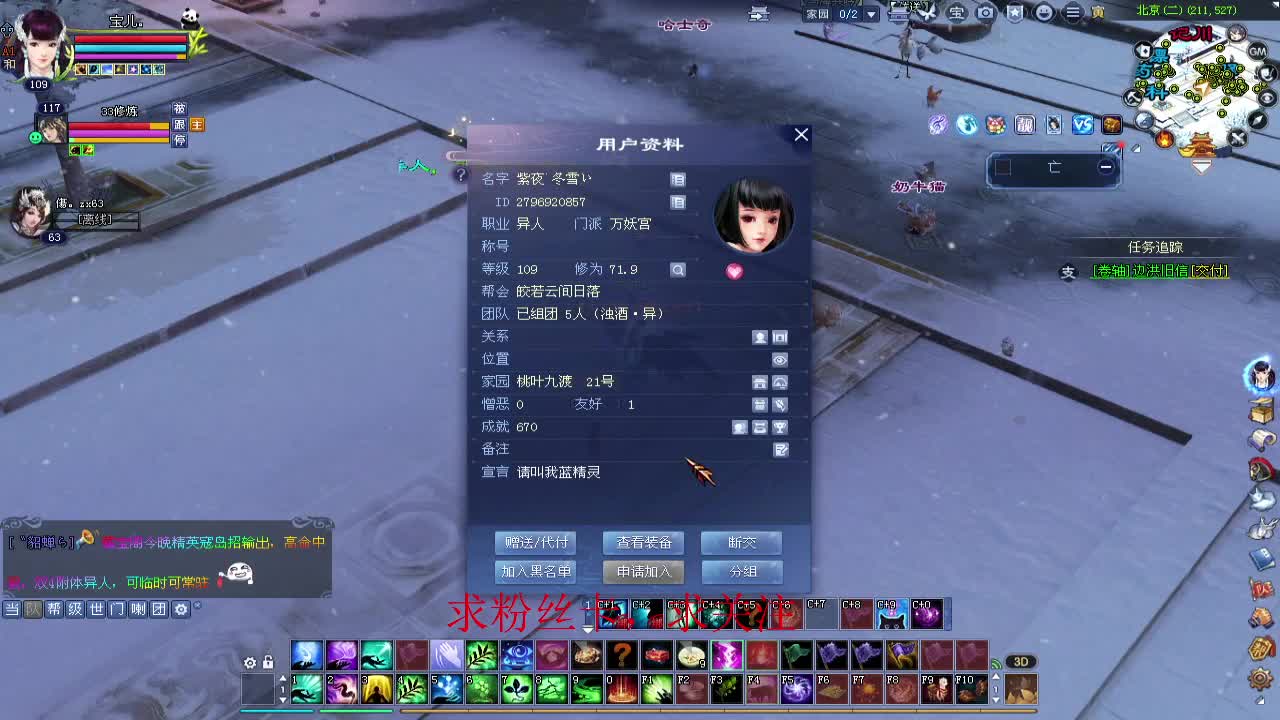Click the magnifier icon next to 修为 71.9
This screenshot has height=720, width=1280.
(679, 269)
